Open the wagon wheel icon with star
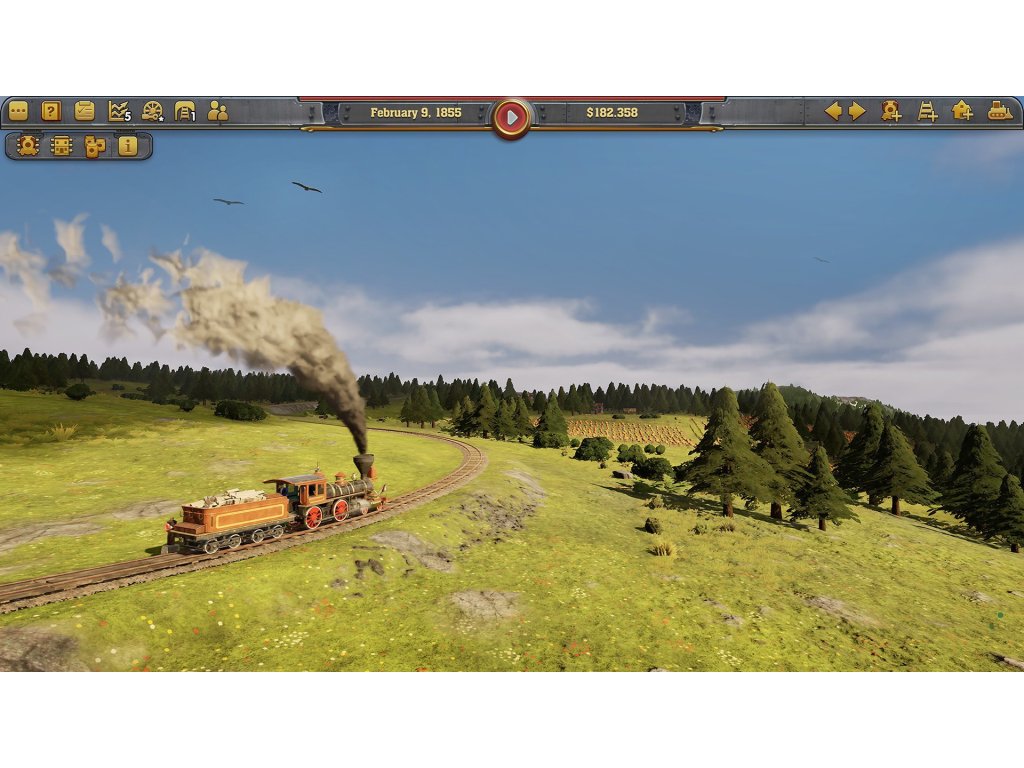The width and height of the screenshot is (1024, 768). 152,111
